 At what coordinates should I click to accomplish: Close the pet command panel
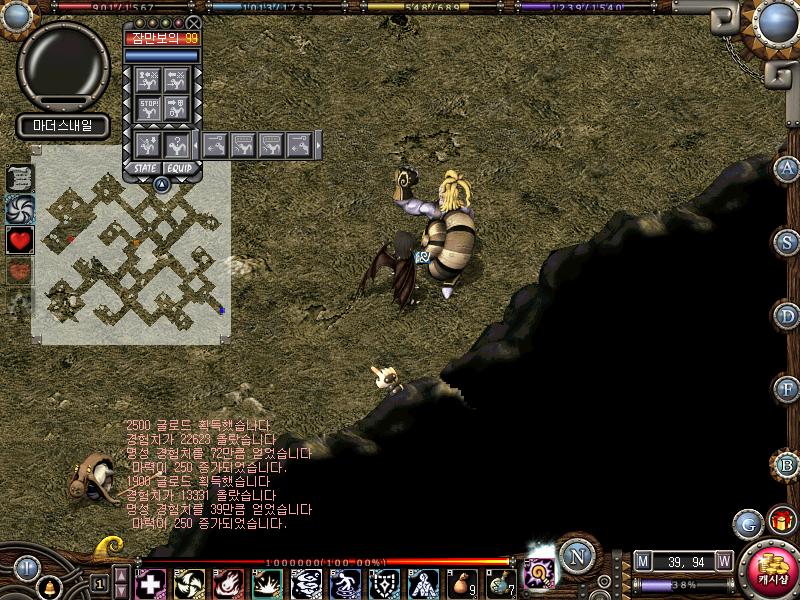(194, 22)
